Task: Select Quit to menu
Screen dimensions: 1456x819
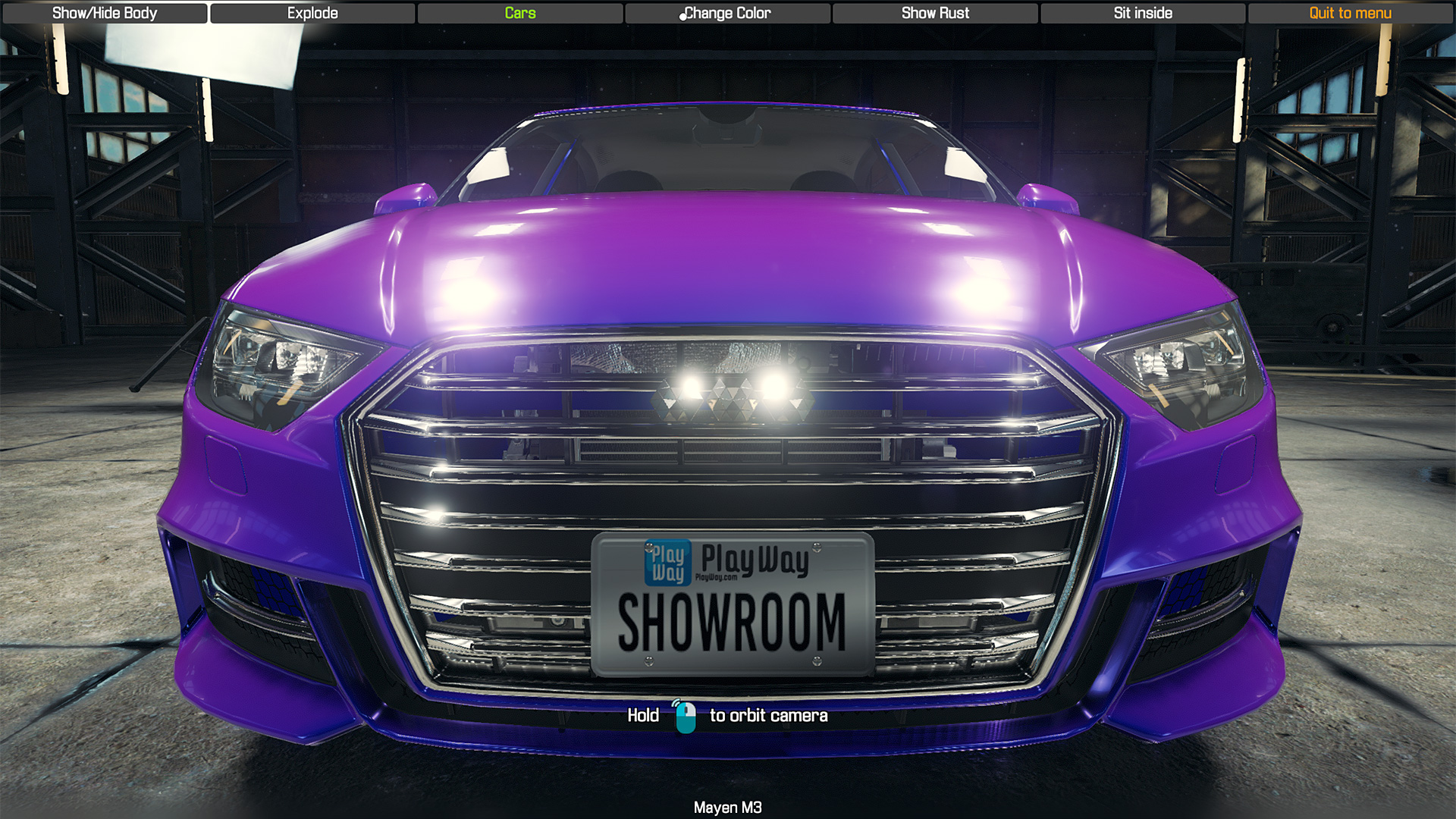Action: tap(1351, 13)
